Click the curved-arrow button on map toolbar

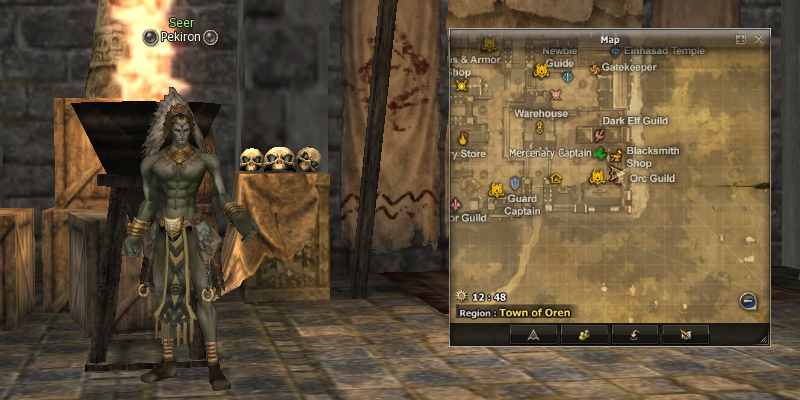pyautogui.click(x=634, y=335)
